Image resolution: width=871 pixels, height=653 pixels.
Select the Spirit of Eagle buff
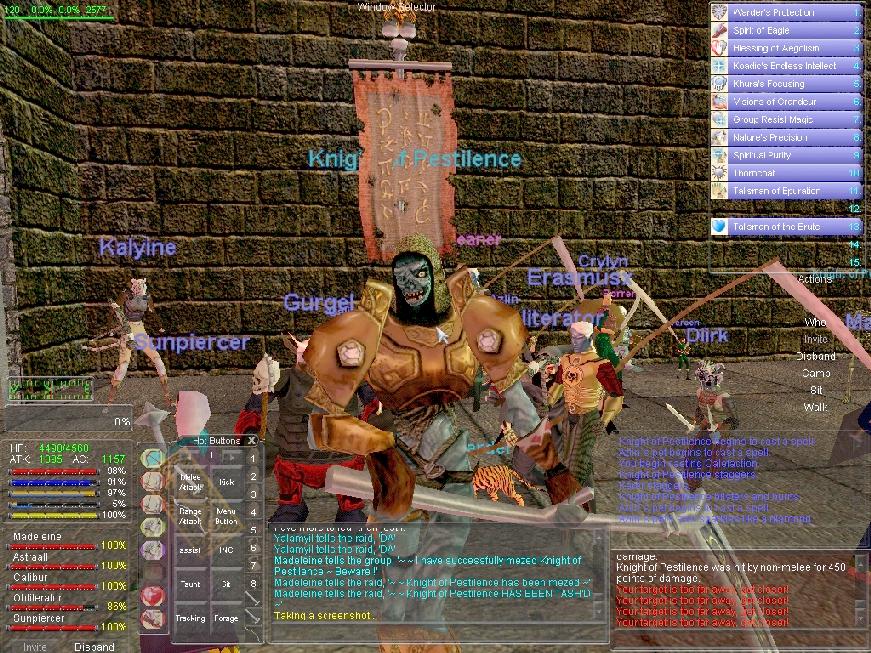point(786,31)
